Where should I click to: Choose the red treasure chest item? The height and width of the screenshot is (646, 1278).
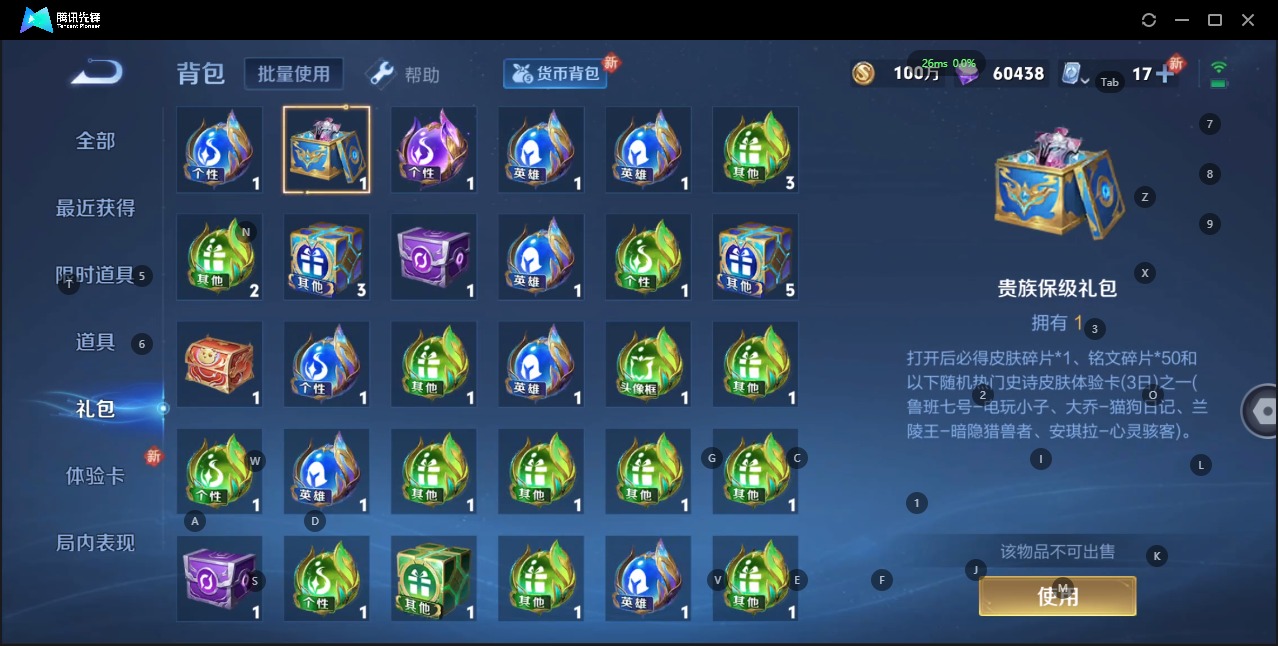tap(219, 364)
